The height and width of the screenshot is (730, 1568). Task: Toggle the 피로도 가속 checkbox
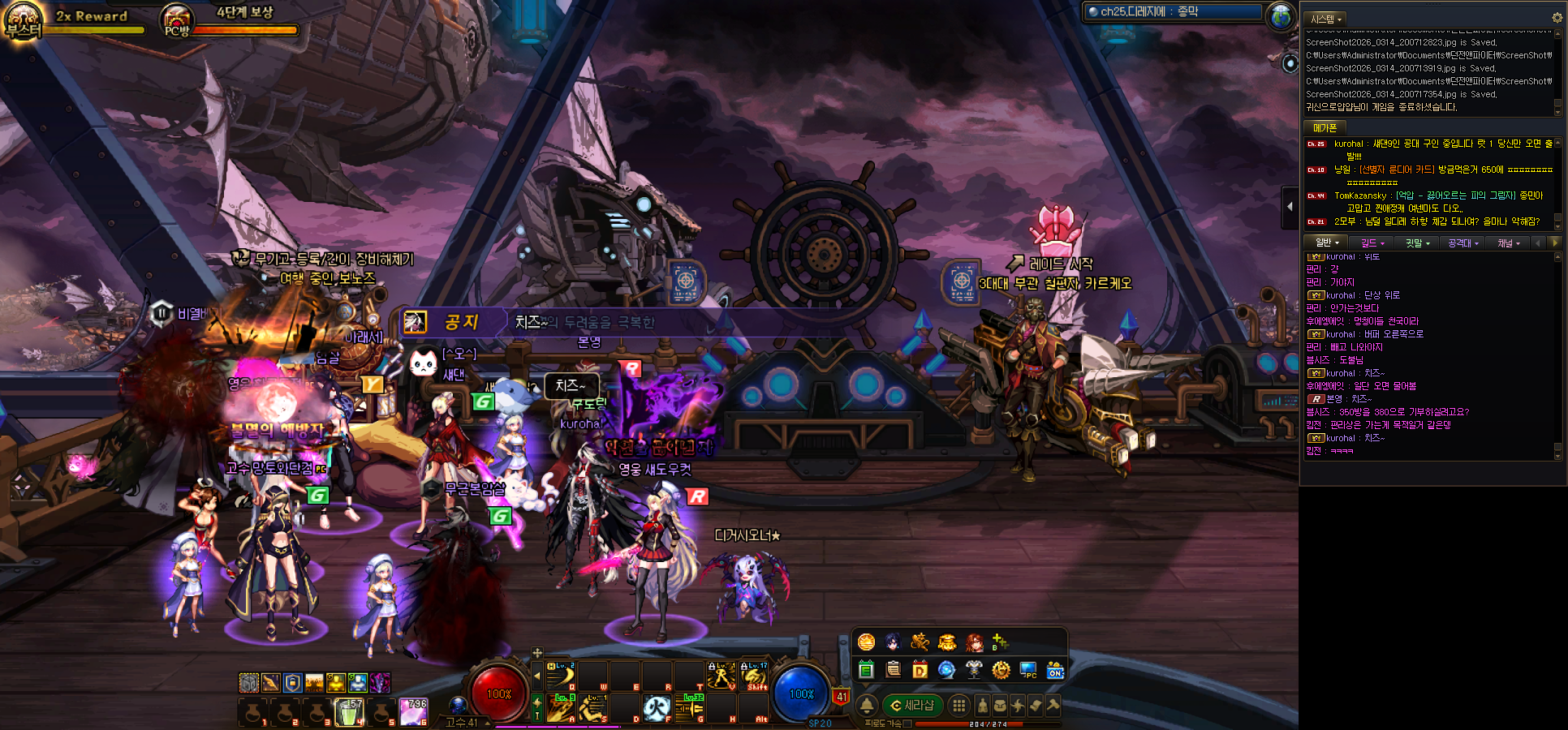click(x=908, y=724)
